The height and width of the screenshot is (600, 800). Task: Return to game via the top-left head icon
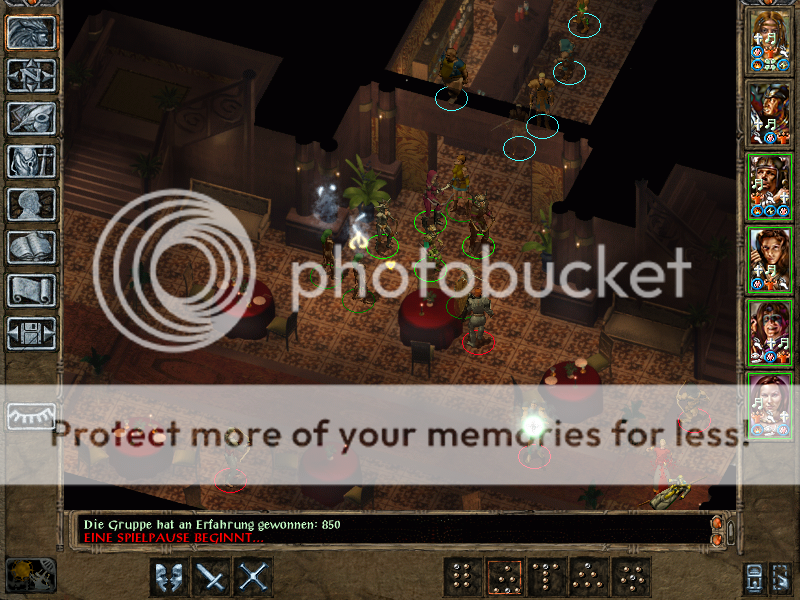[x=31, y=32]
